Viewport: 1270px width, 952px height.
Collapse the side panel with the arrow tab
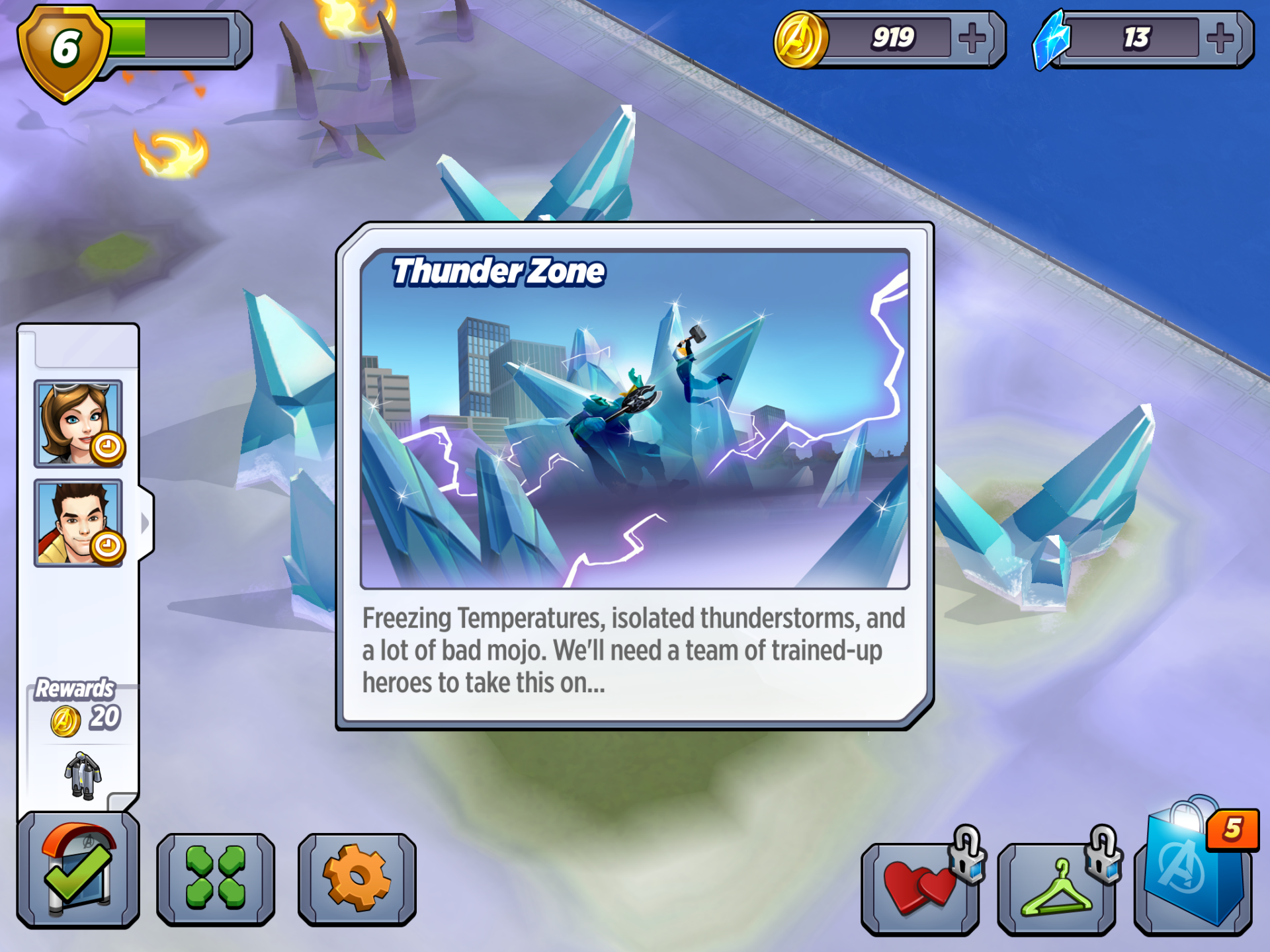pyautogui.click(x=146, y=523)
